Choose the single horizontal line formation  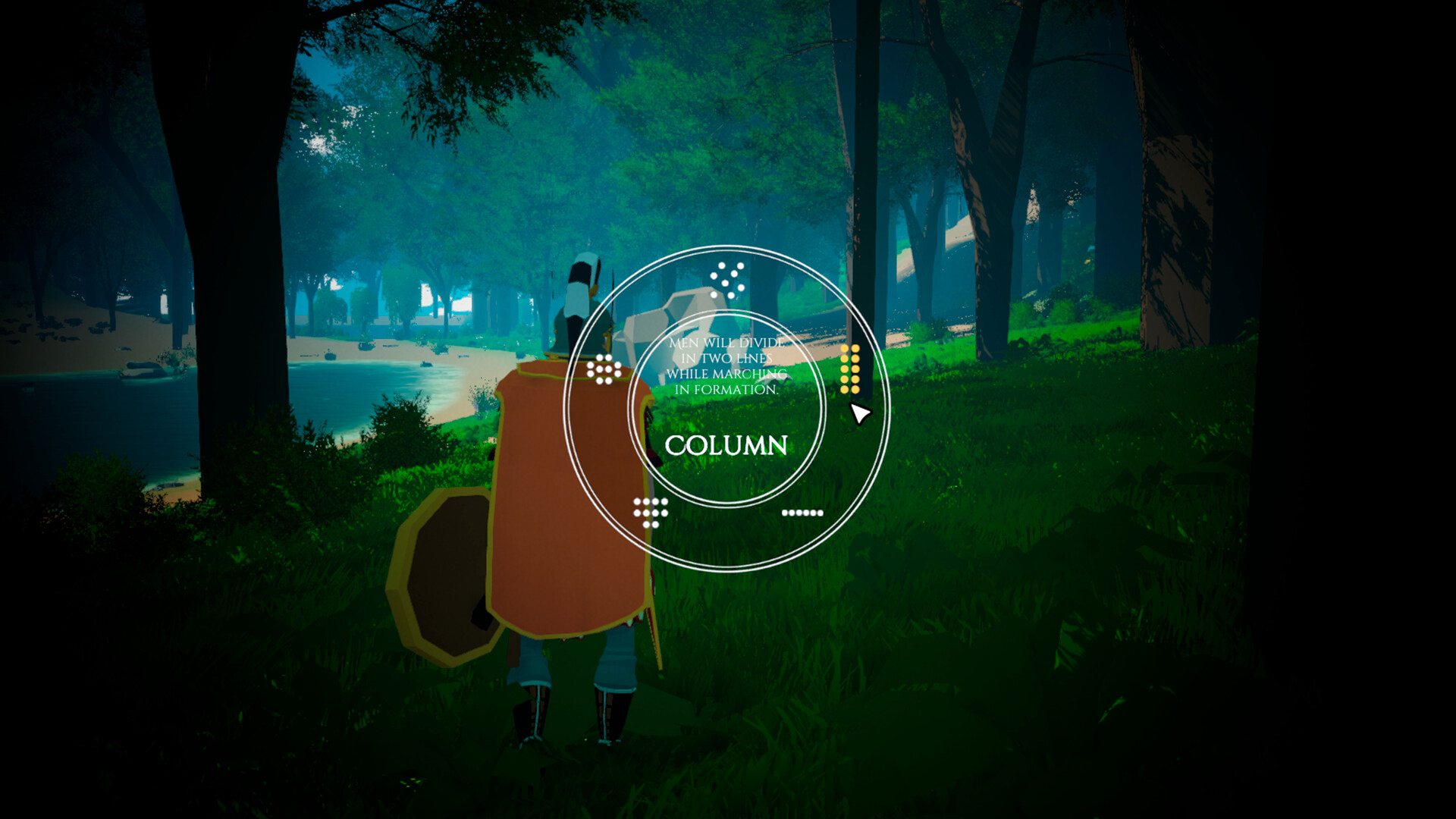click(x=802, y=513)
